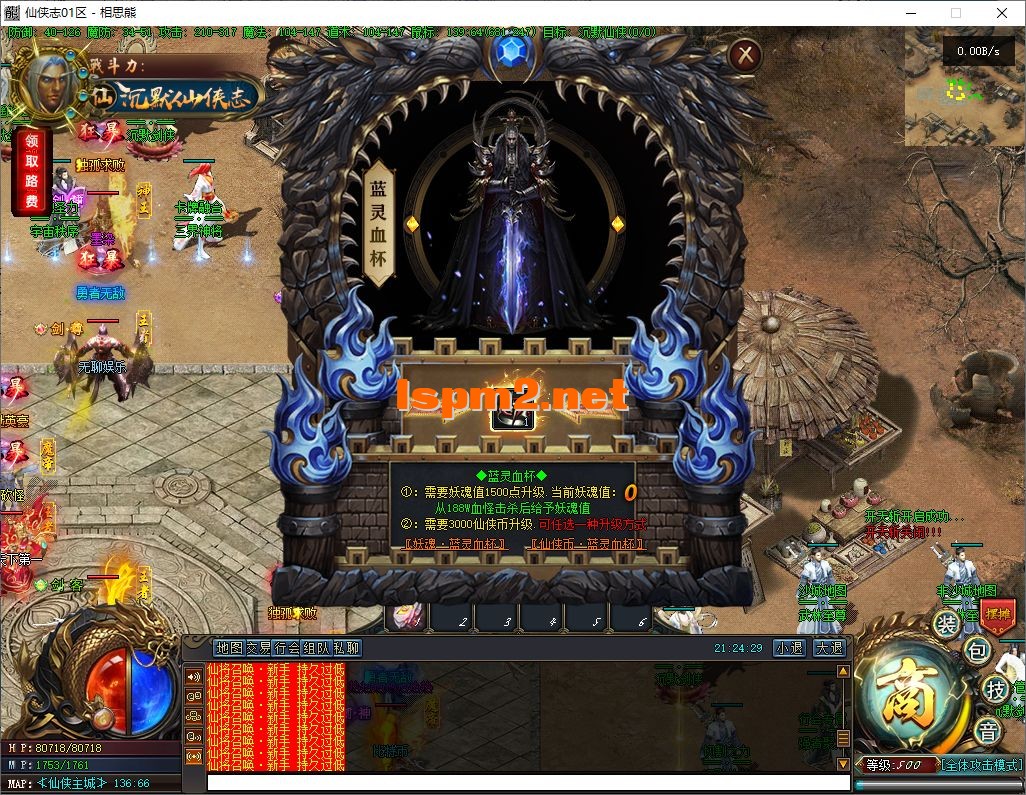This screenshot has width=1026, height=795.
Task: Select the 组队 tab
Action: [317, 648]
